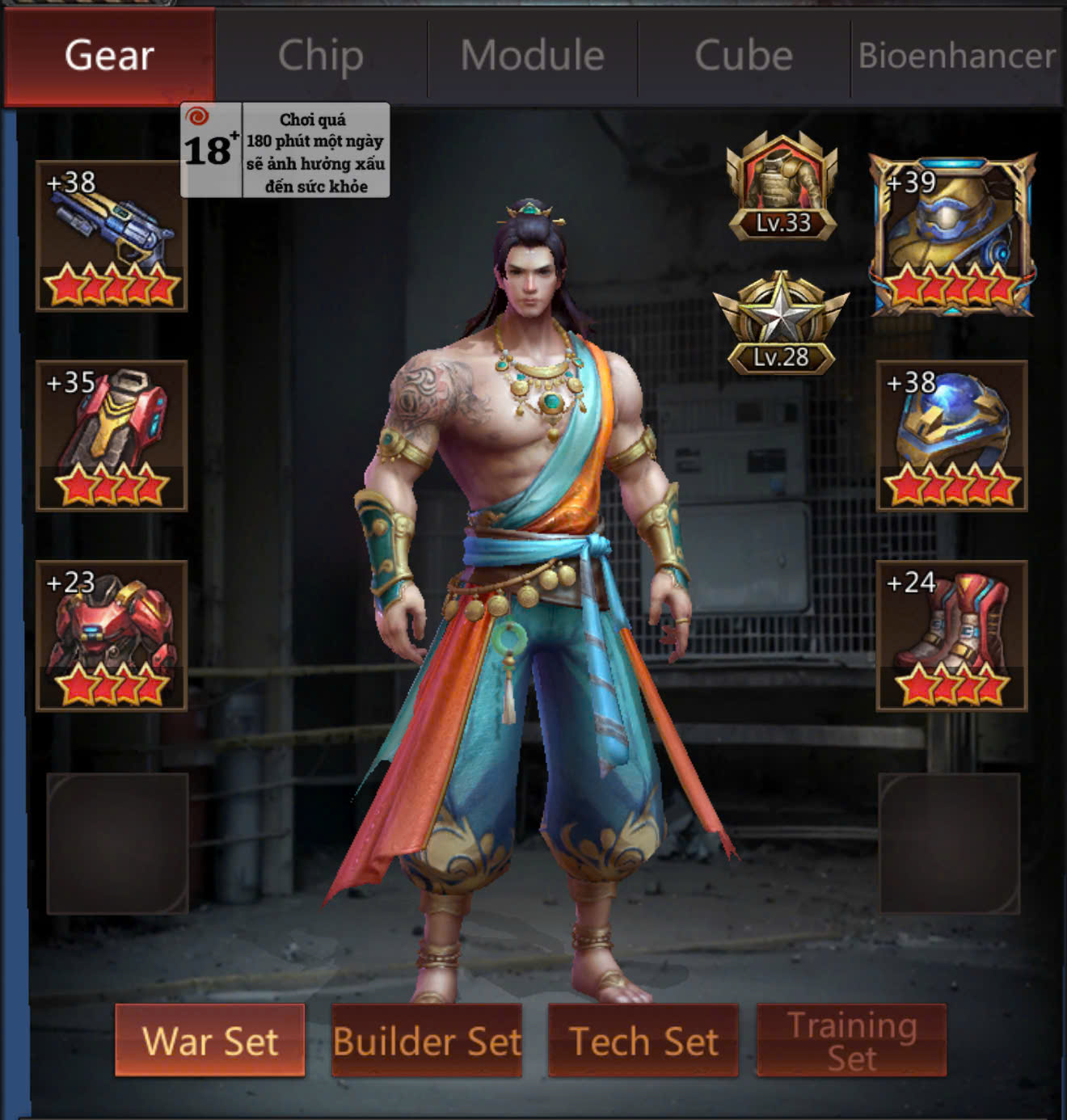
Task: Go to the Bioenhancer tab
Action: tap(956, 57)
